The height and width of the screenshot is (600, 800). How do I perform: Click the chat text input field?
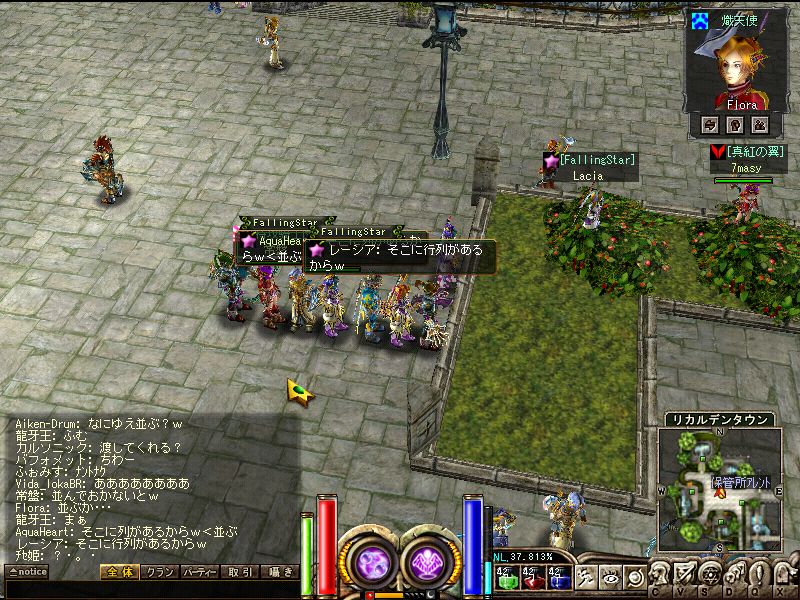(x=150, y=589)
